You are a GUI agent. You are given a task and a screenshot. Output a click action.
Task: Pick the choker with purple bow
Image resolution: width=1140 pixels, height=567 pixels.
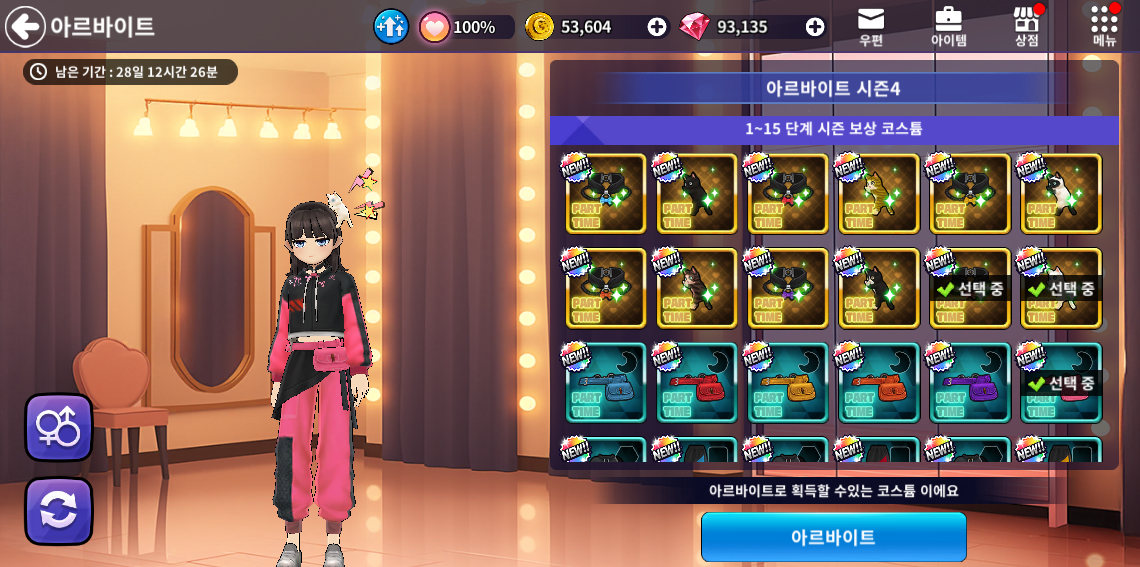tap(788, 288)
